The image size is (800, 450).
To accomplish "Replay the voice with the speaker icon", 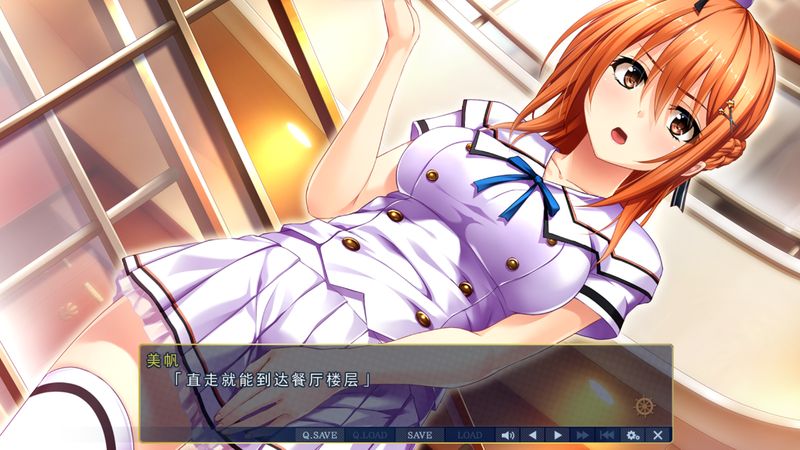I will coord(507,435).
